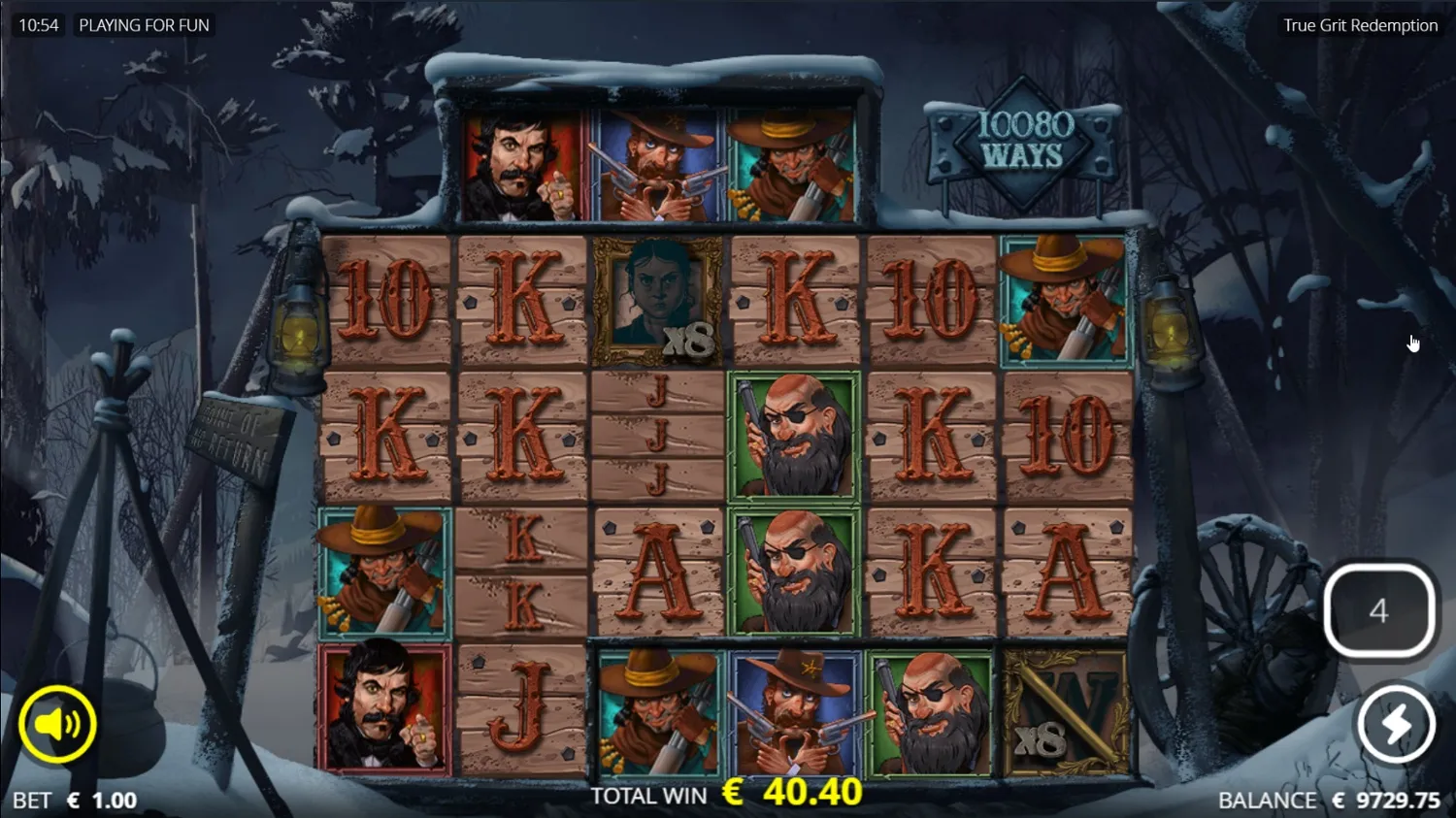The height and width of the screenshot is (818, 1456).
Task: Click the Point of No Return sign
Action: pos(242,434)
